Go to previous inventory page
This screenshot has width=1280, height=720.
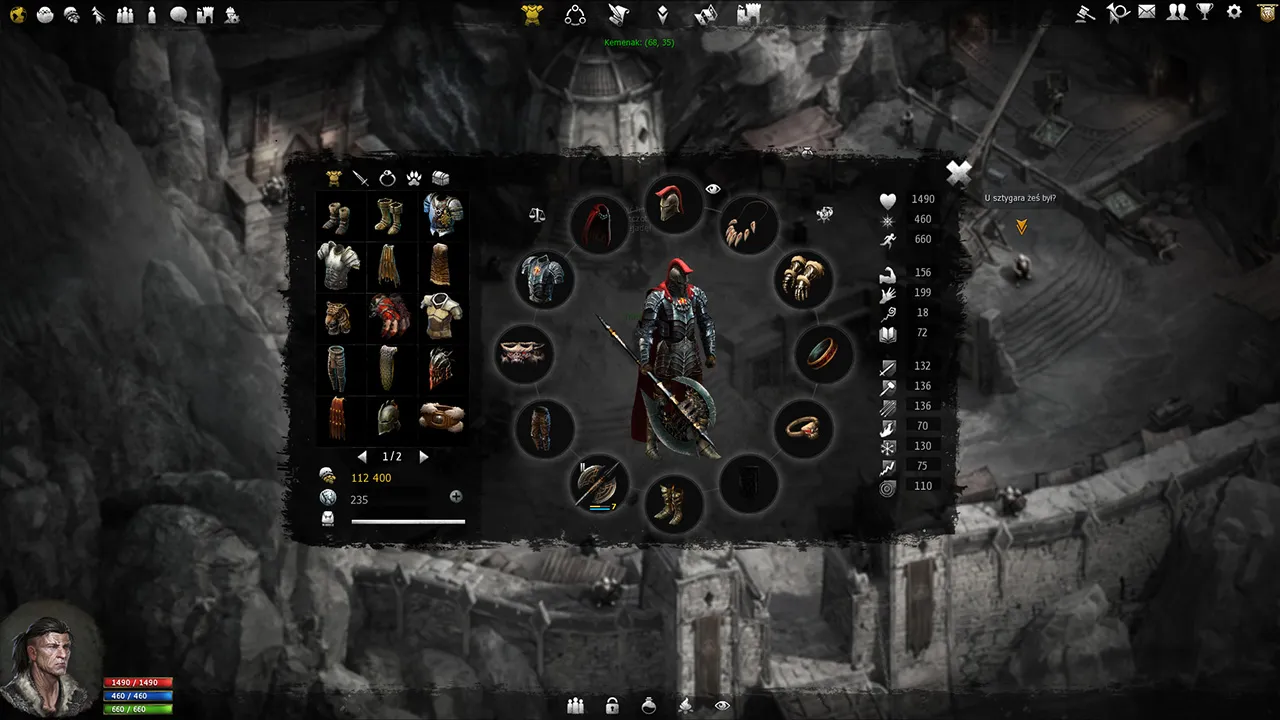(x=362, y=456)
